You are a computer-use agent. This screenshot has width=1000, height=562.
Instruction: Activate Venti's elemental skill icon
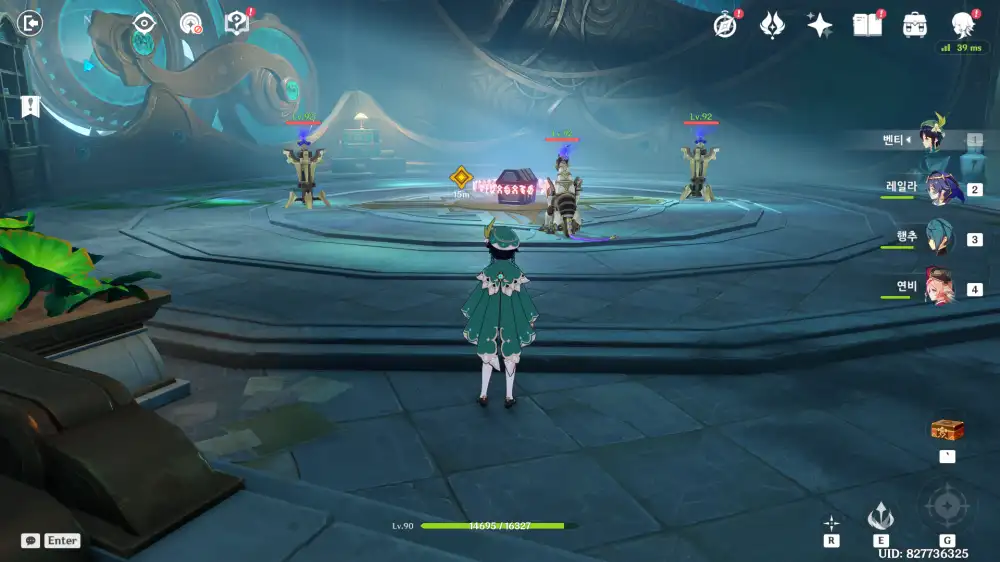[x=881, y=517]
